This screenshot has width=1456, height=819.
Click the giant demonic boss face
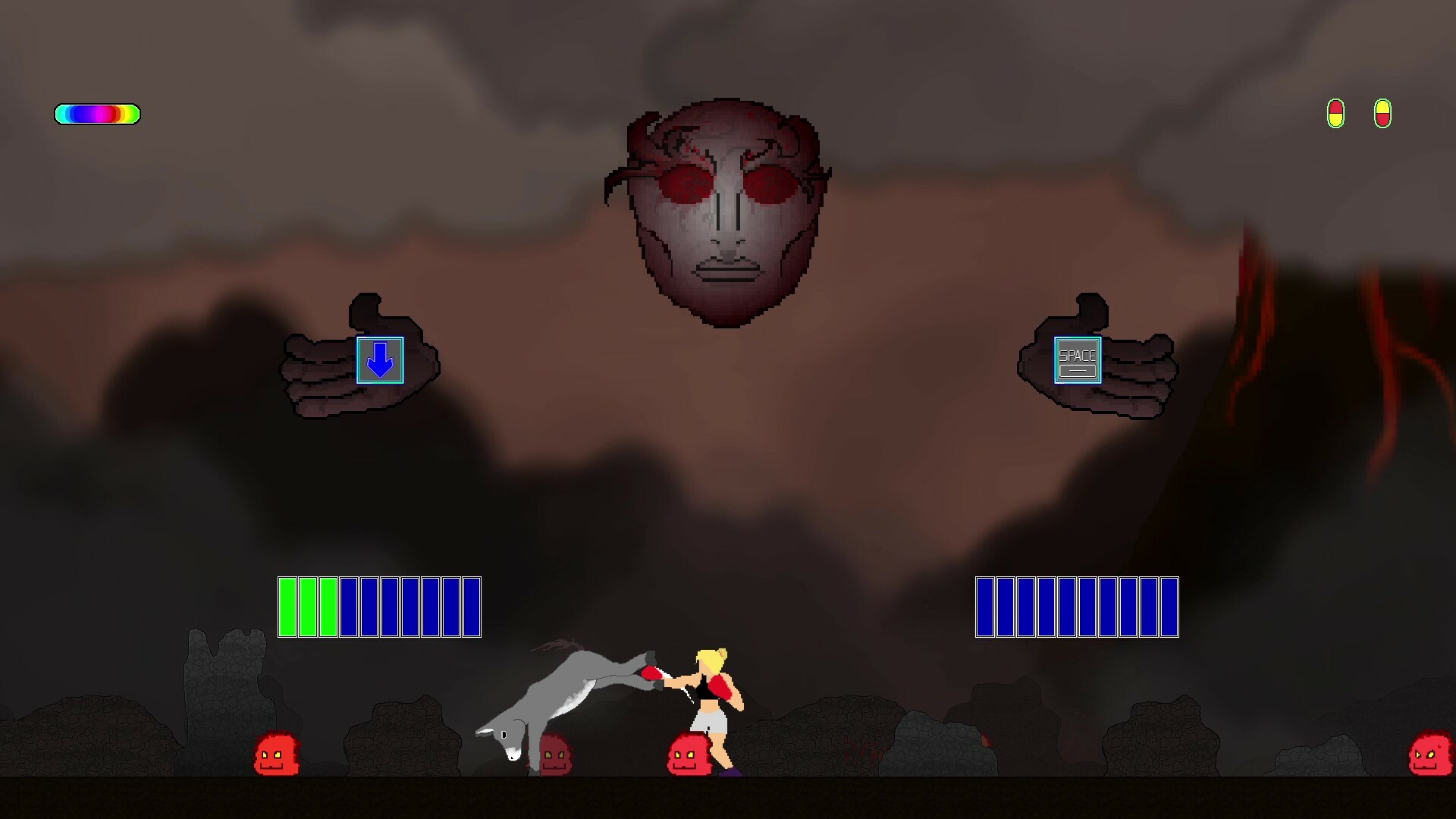(x=724, y=212)
